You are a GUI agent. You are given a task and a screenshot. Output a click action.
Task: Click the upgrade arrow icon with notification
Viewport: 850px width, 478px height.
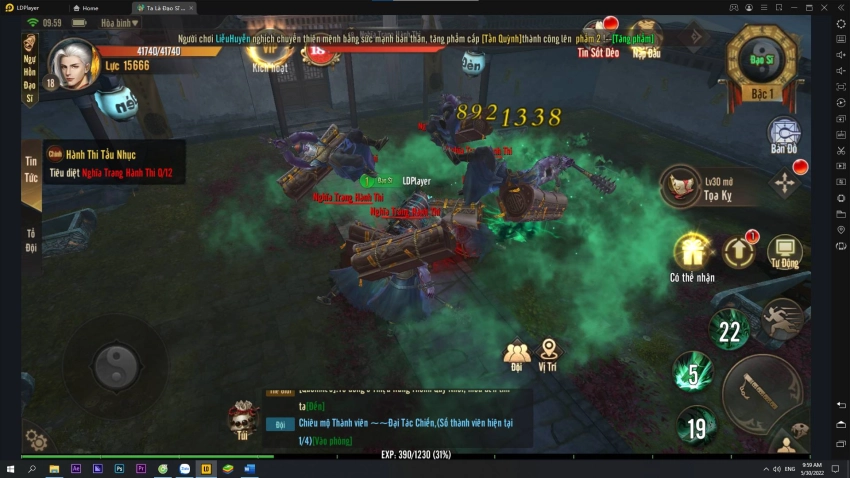tap(738, 251)
